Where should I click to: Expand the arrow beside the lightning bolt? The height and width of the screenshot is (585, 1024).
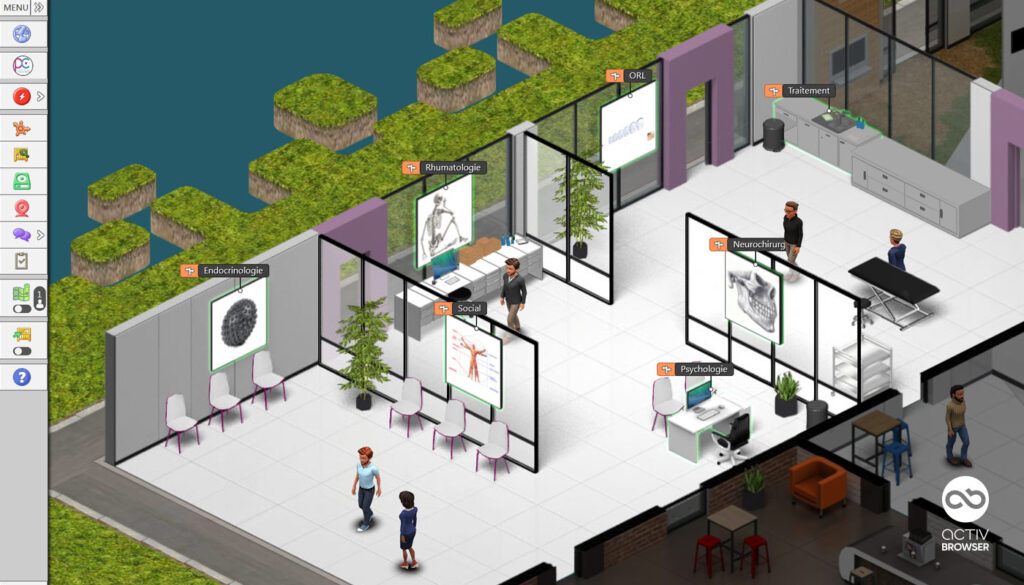pos(40,96)
